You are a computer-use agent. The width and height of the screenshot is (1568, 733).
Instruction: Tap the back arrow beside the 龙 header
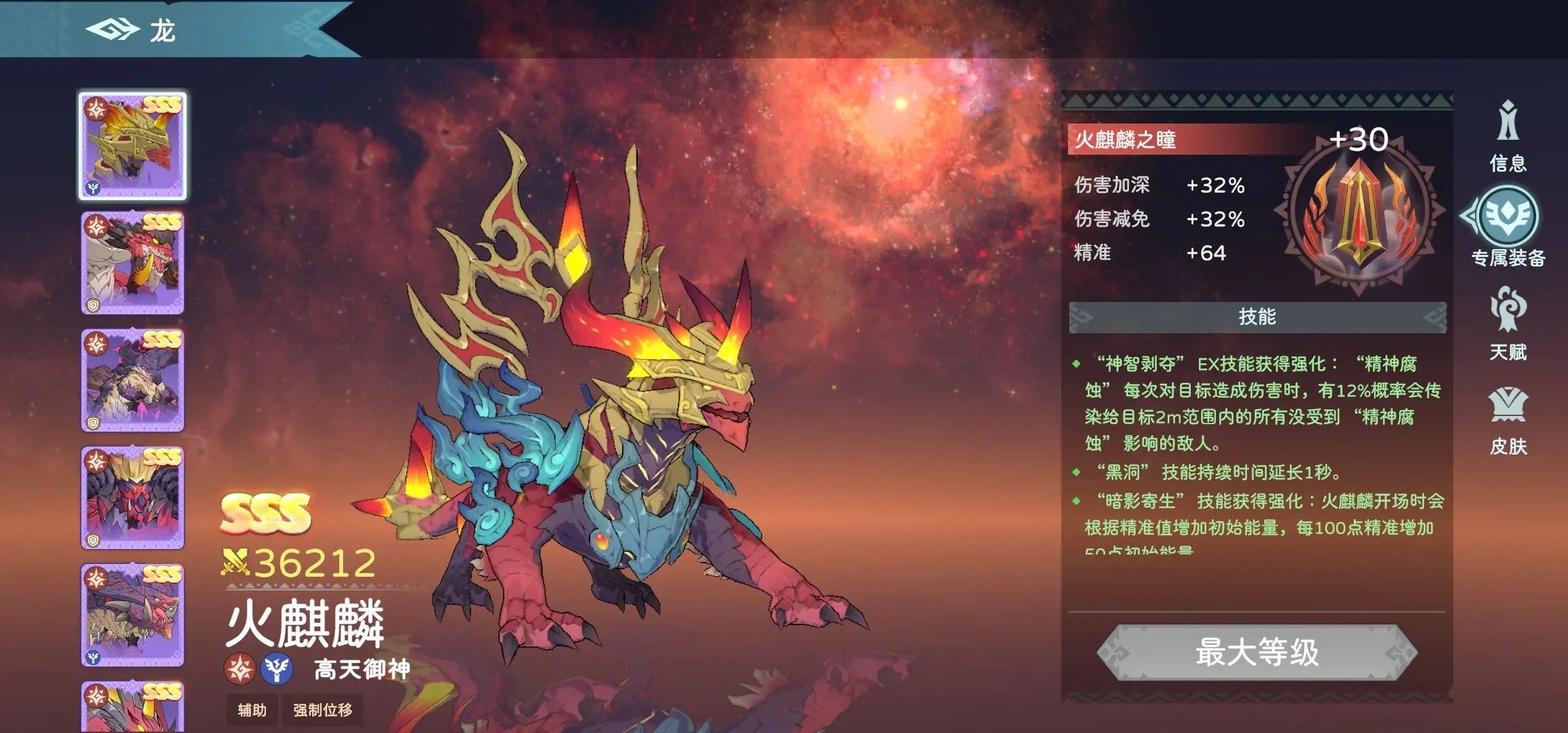113,29
